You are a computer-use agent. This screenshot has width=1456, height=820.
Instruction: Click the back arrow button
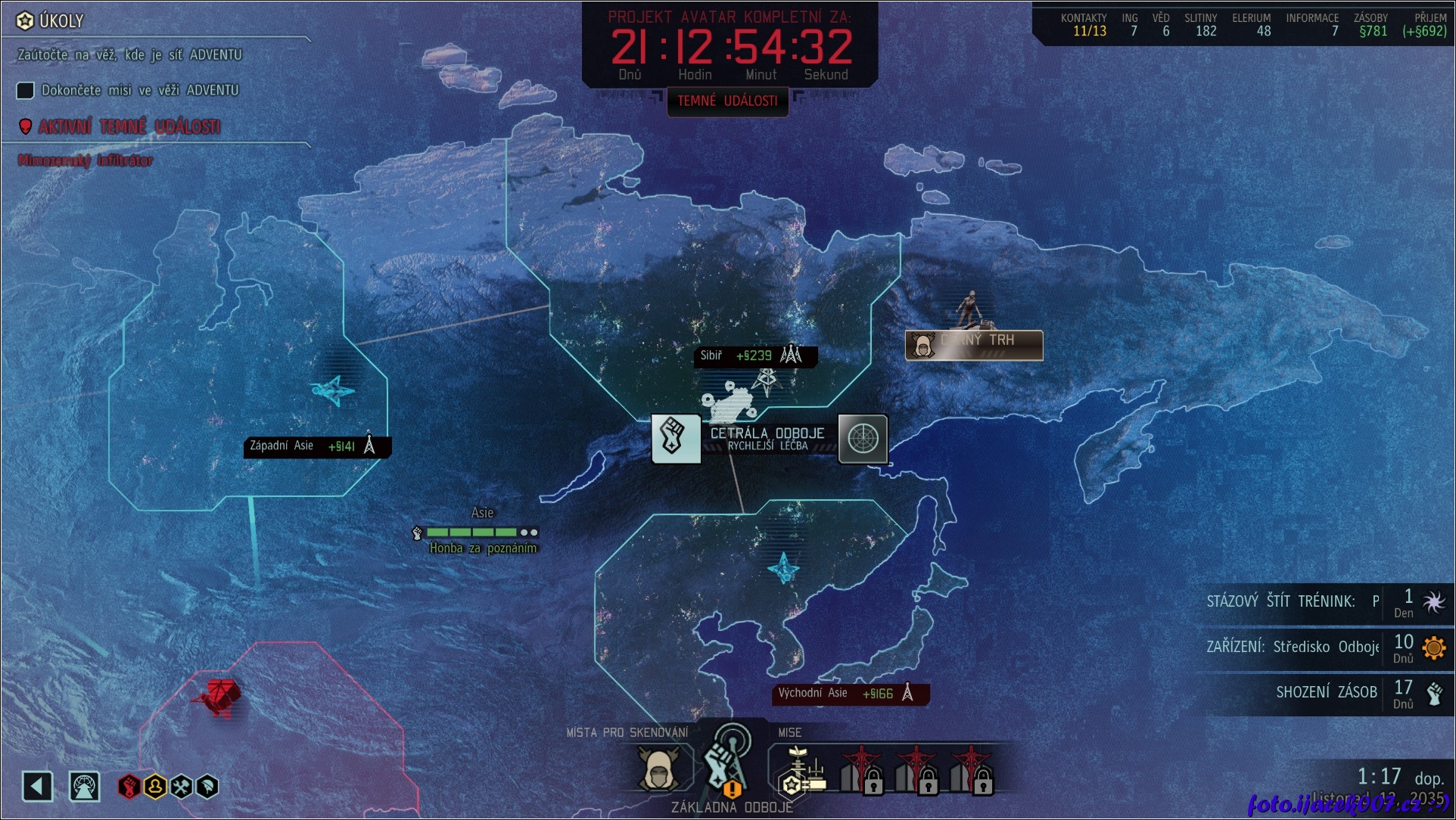(37, 787)
